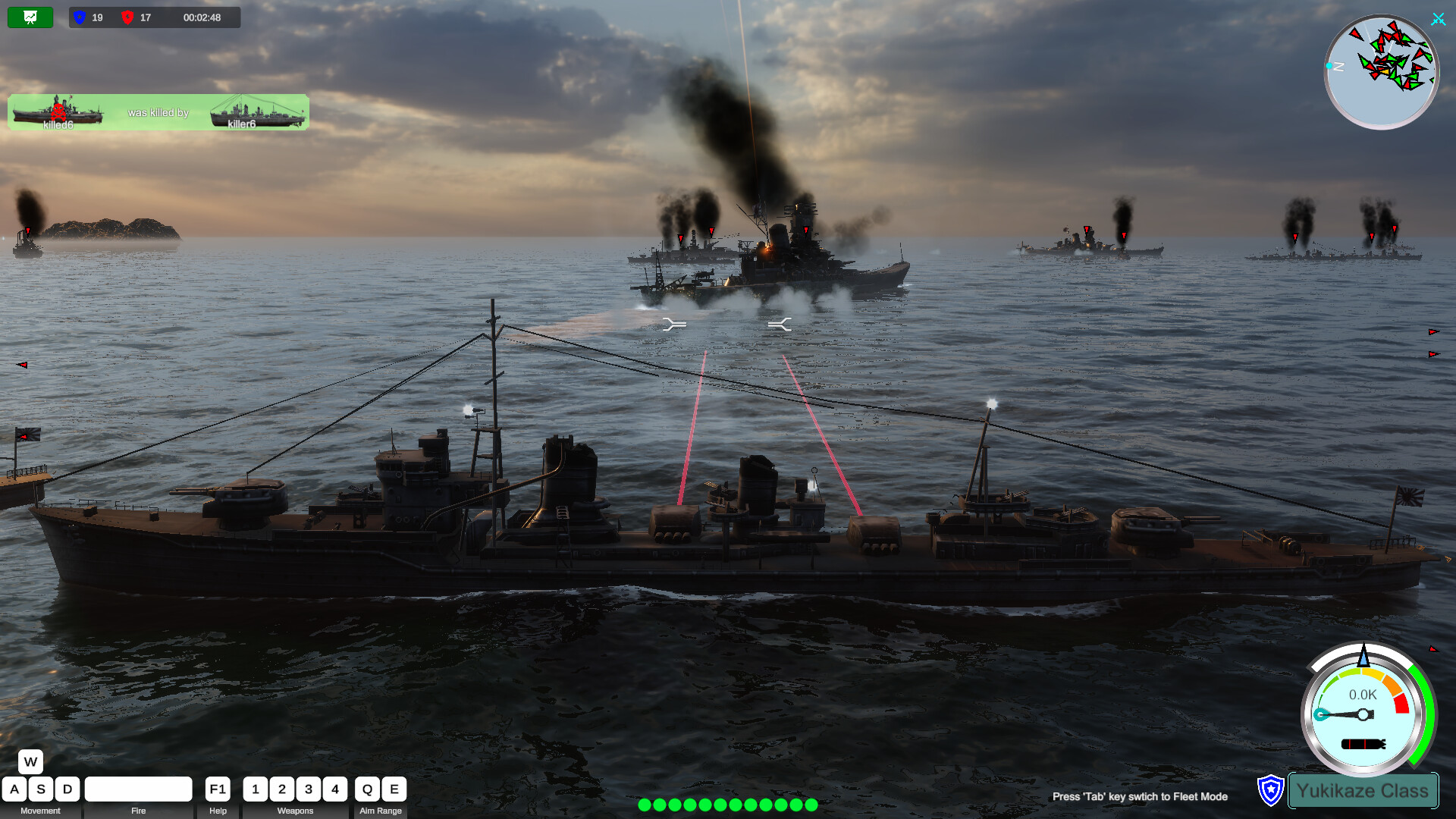Click the Yukikaze Class name label

tap(1363, 790)
